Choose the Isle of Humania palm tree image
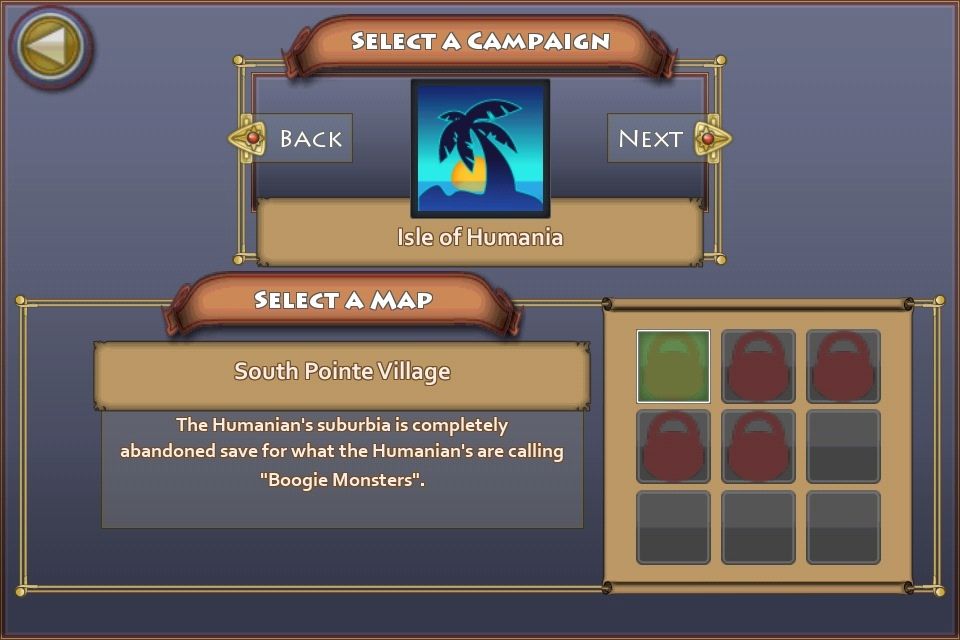Viewport: 960px width, 640px height. pos(480,148)
